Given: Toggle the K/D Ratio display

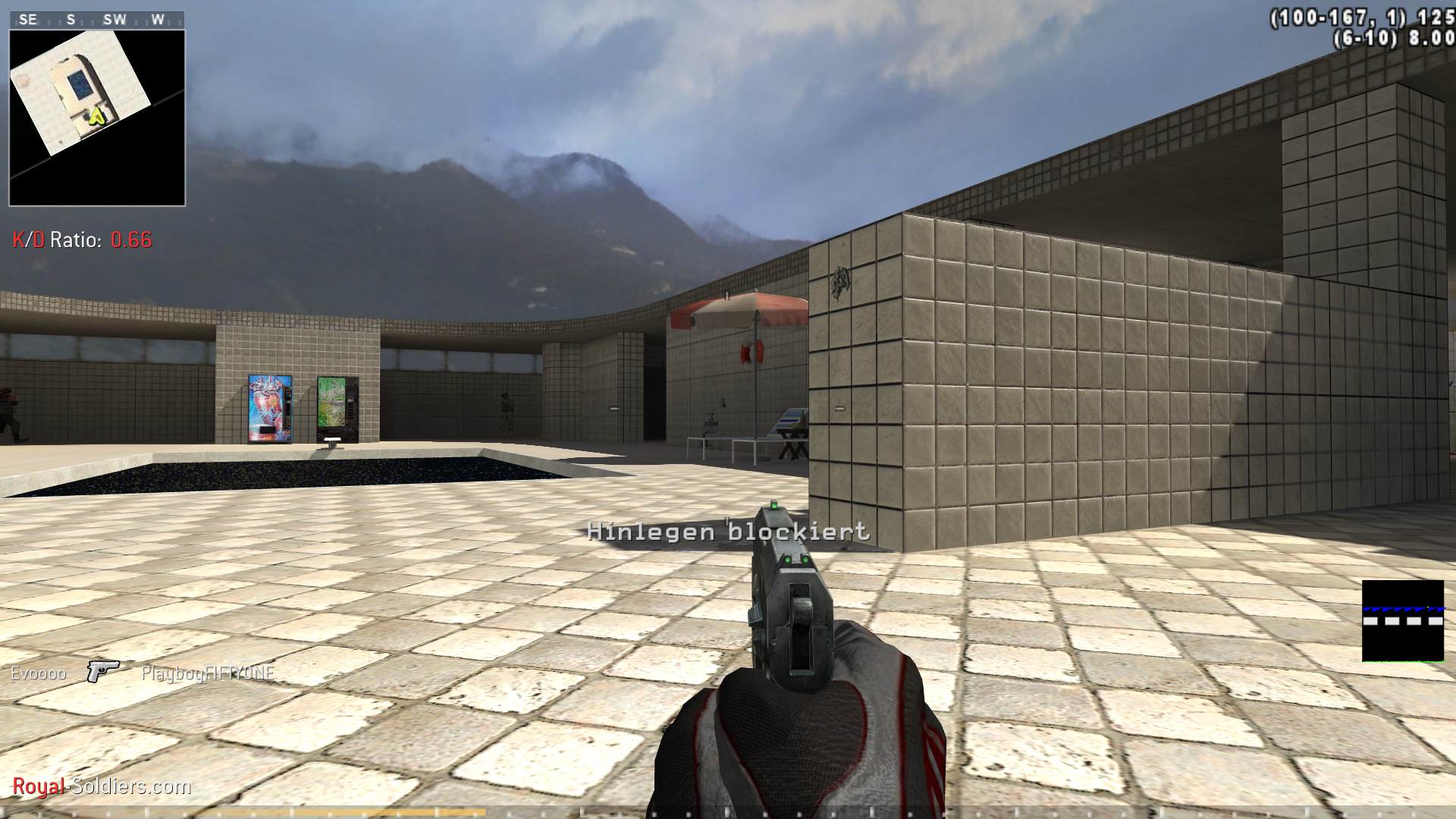Looking at the screenshot, I should click(x=81, y=240).
